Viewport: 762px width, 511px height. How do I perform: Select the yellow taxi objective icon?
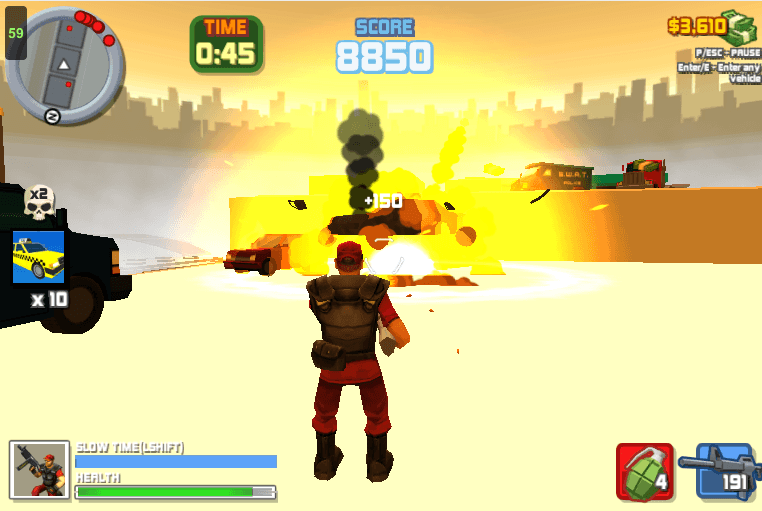coord(38,257)
